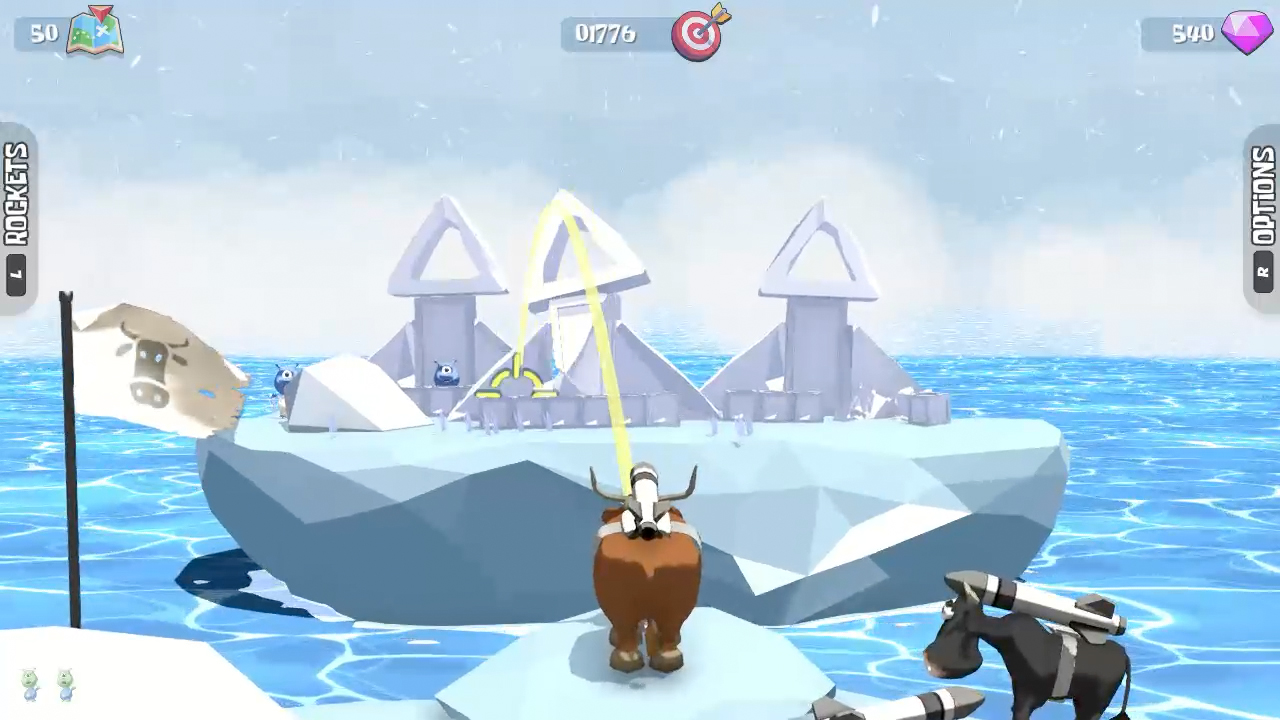Click the rocket count badge showing 50
Viewport: 1280px width, 720px height.
[x=44, y=35]
